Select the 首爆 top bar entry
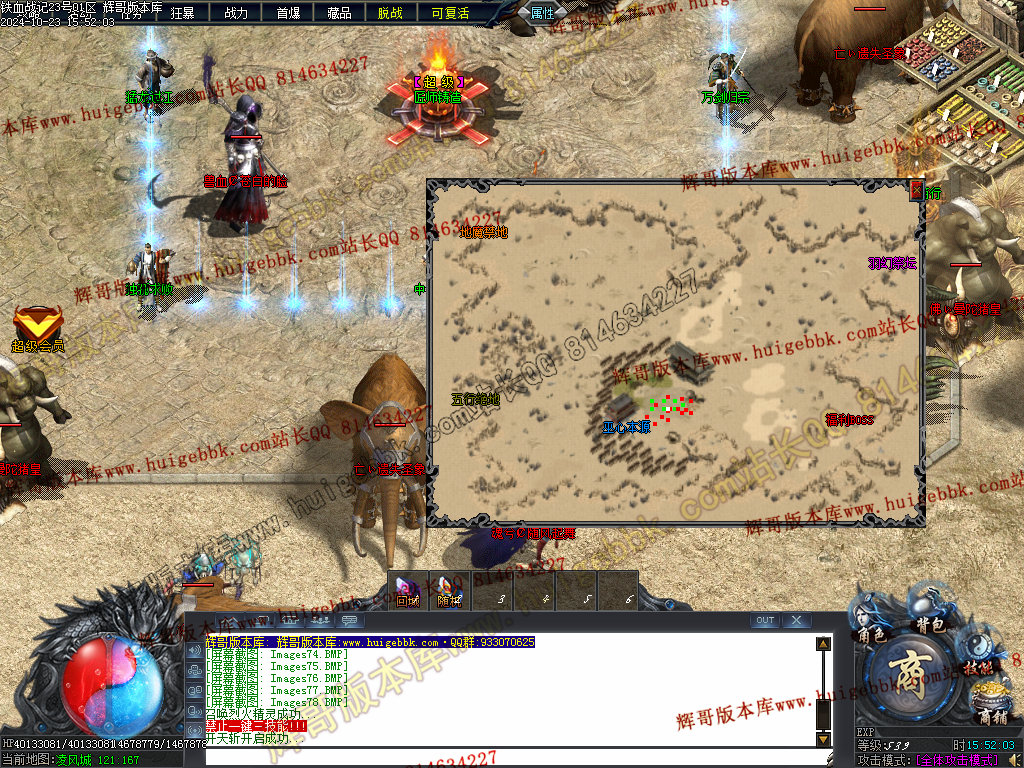This screenshot has height=768, width=1024. [288, 13]
